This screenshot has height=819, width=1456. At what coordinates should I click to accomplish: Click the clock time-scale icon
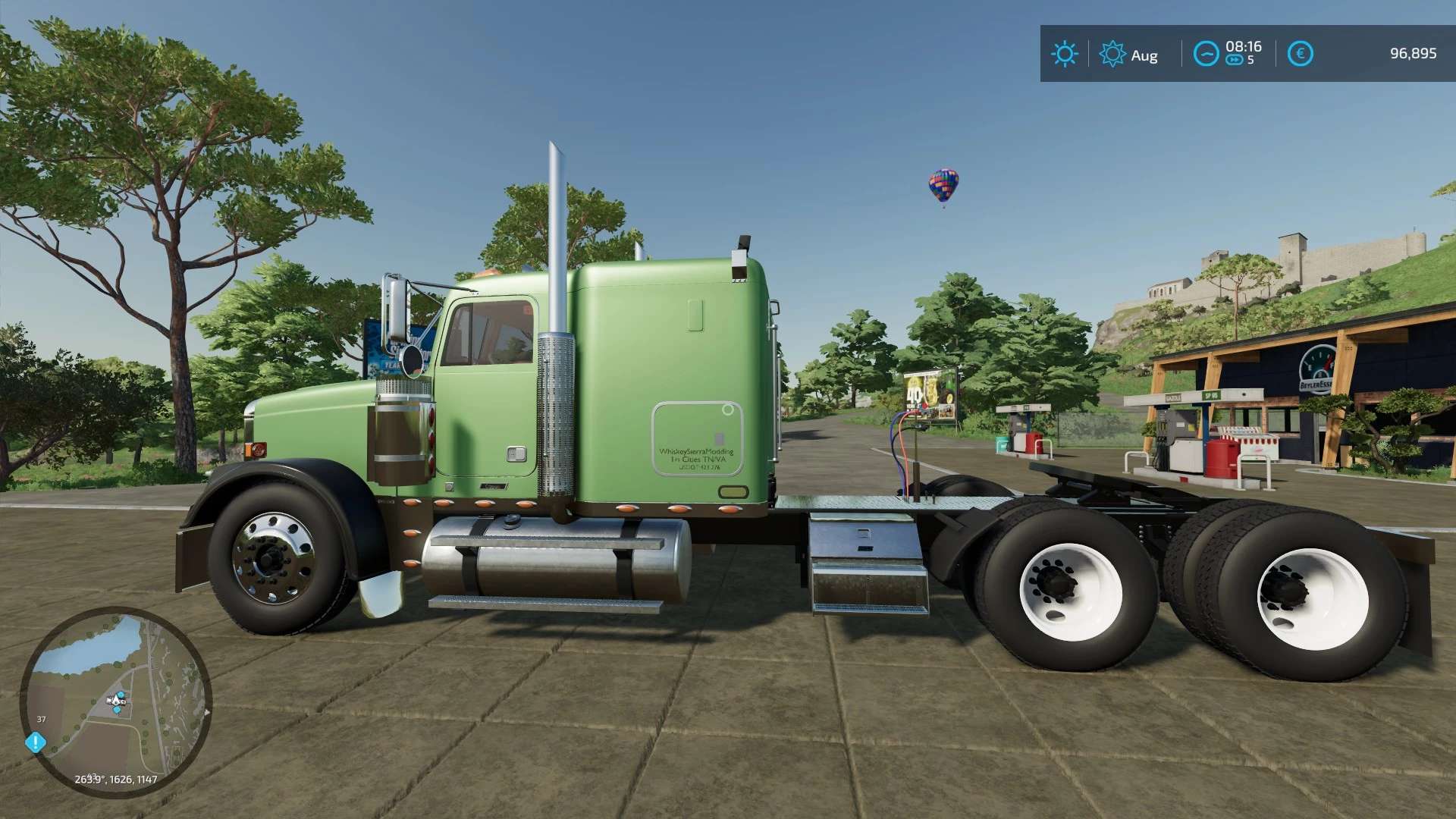tap(1205, 54)
